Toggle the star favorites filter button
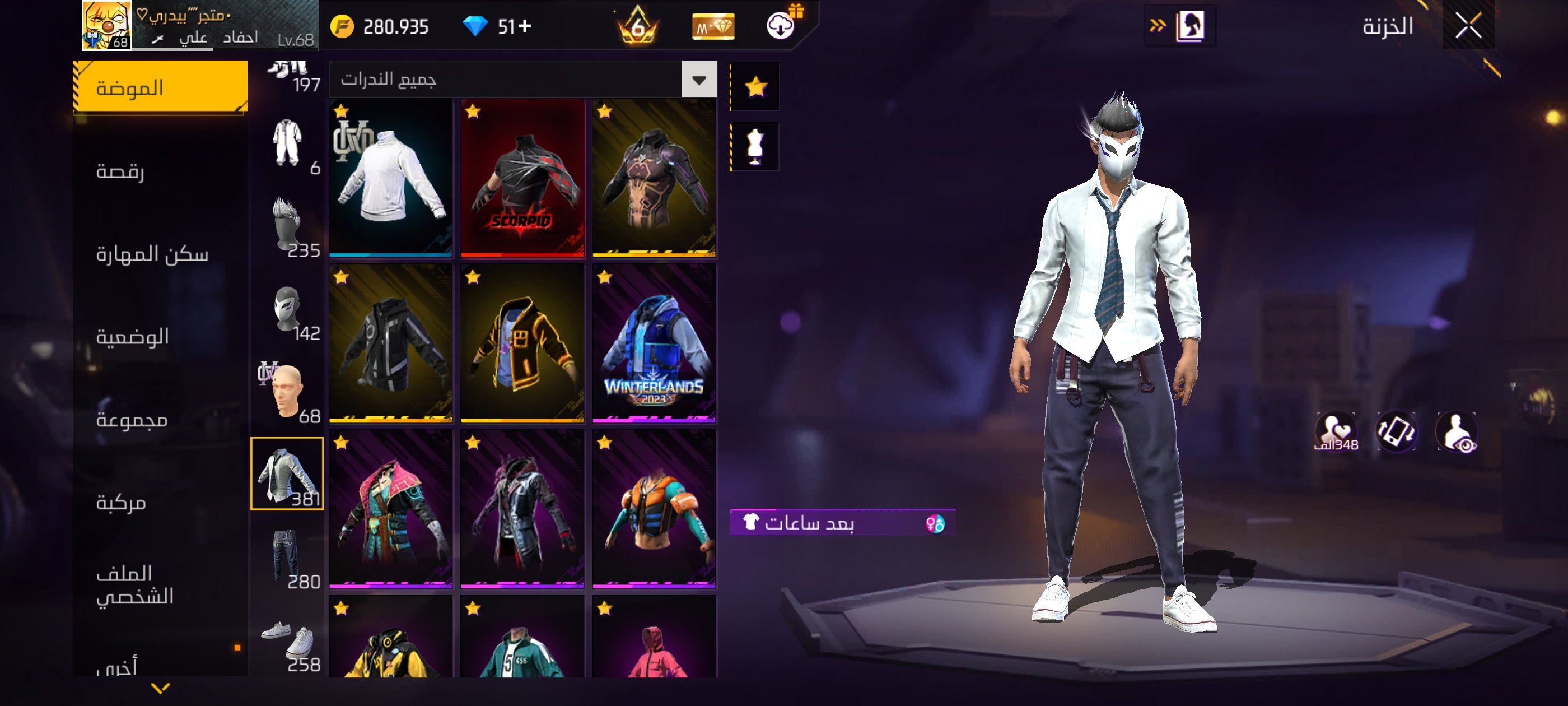This screenshot has height=706, width=1568. (755, 86)
